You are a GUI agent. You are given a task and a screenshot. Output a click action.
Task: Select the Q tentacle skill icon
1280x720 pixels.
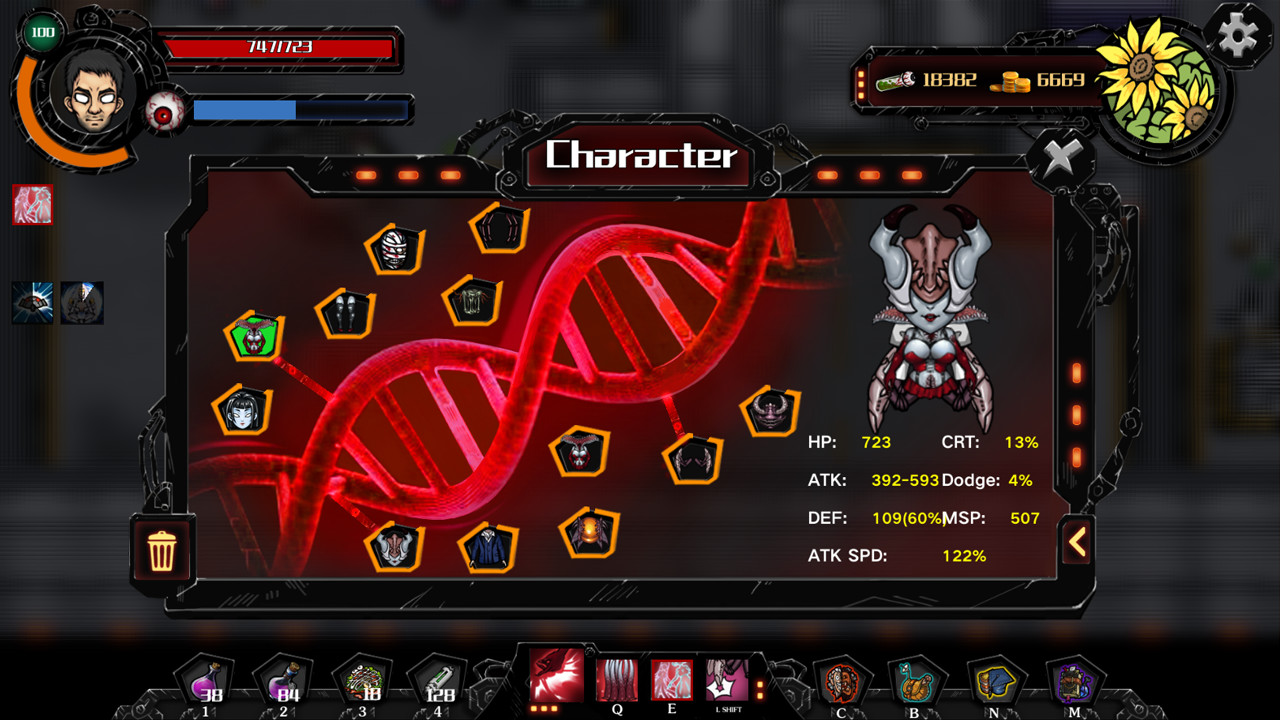[617, 681]
